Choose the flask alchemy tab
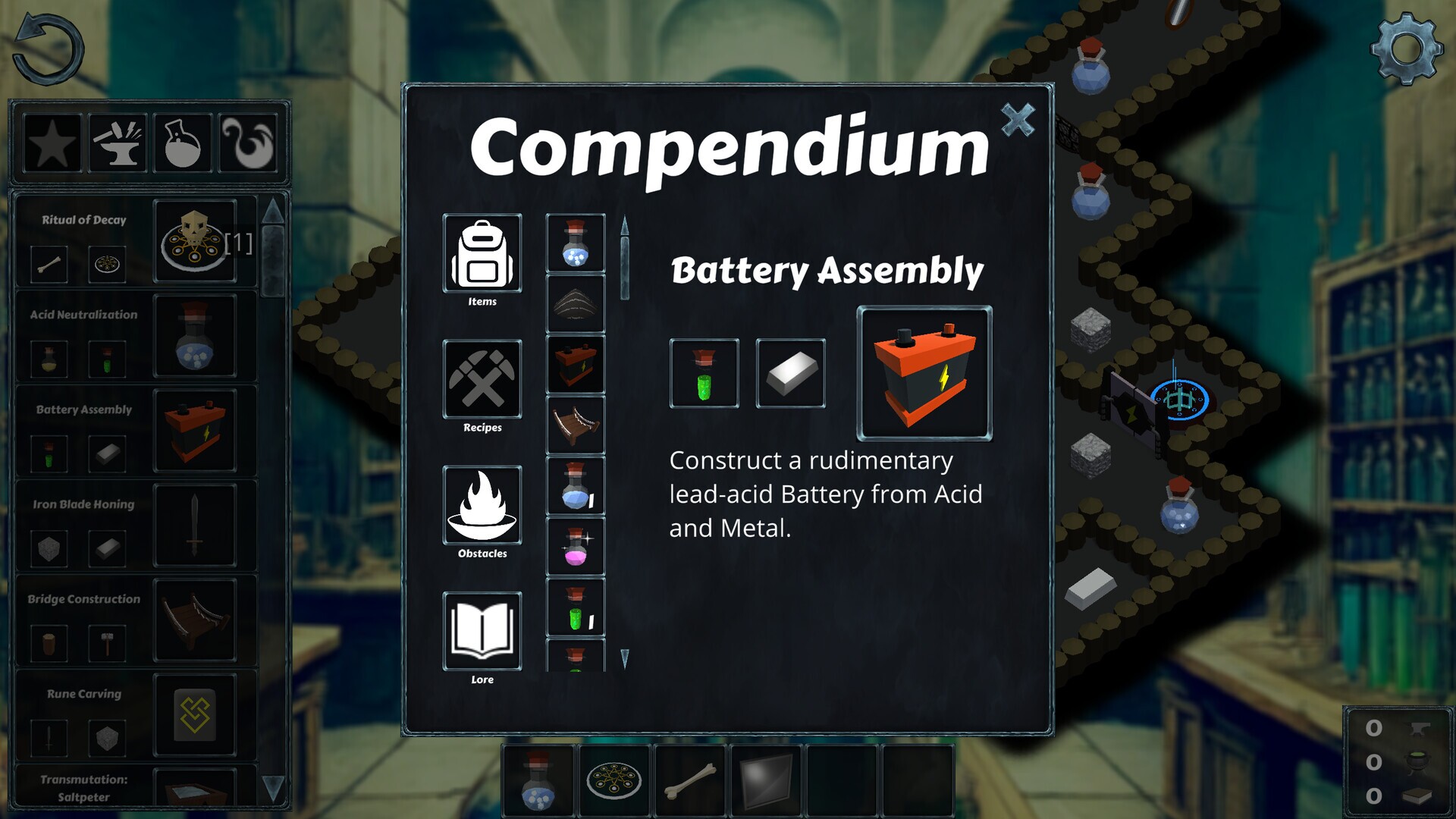 coord(183,143)
